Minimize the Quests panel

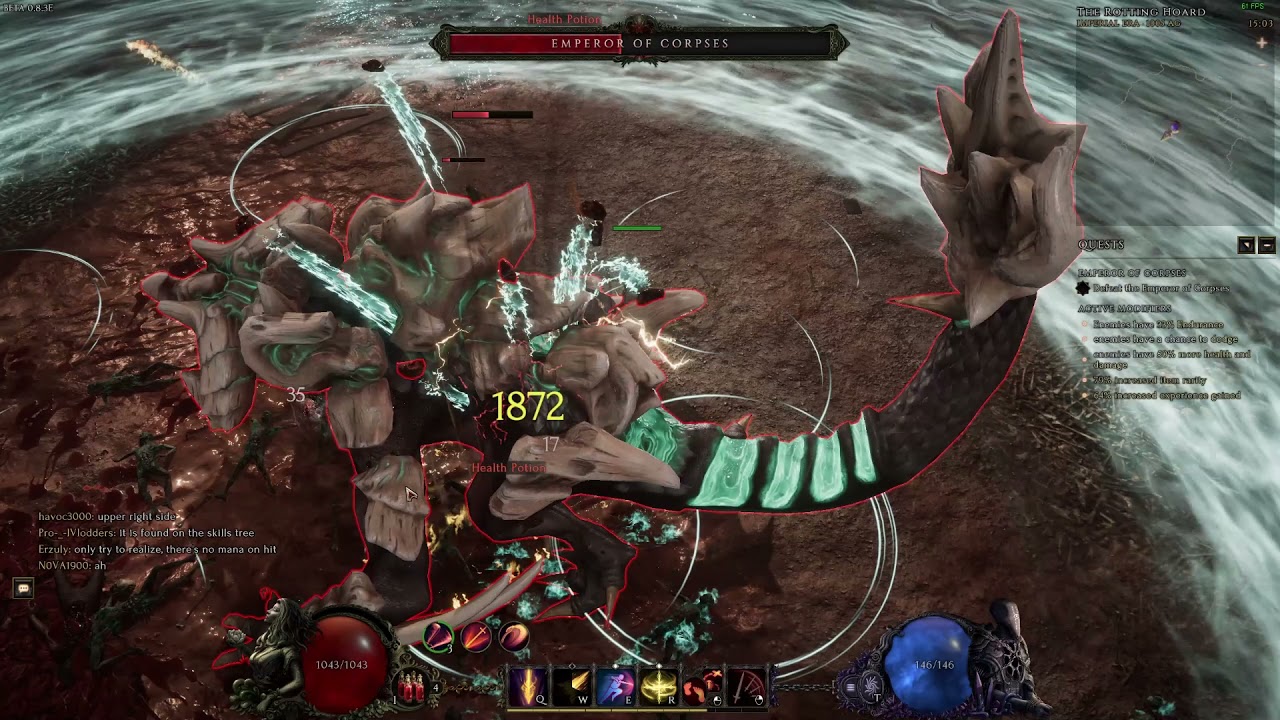(x=1267, y=245)
